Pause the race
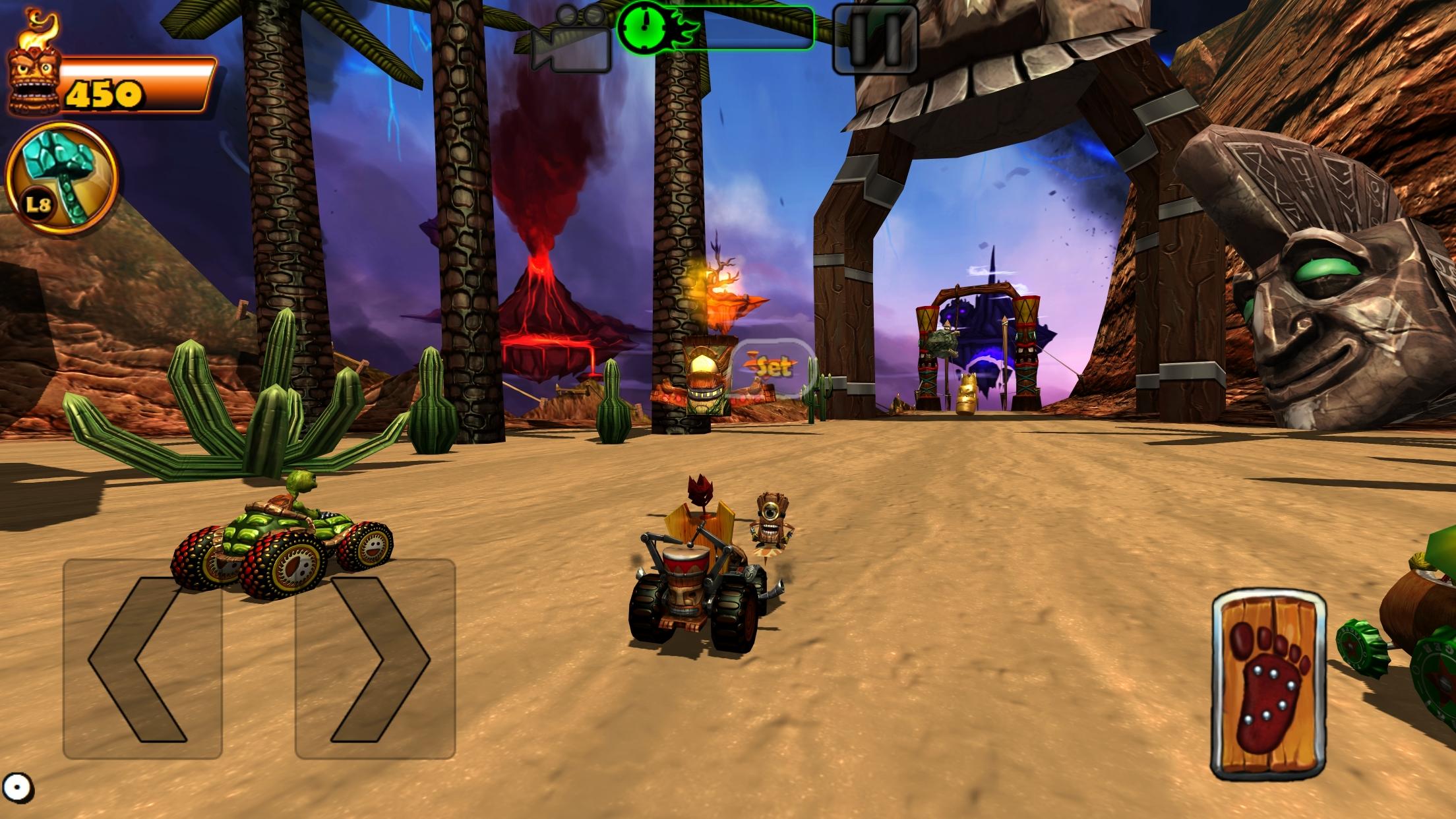The width and height of the screenshot is (1456, 819). [875, 39]
